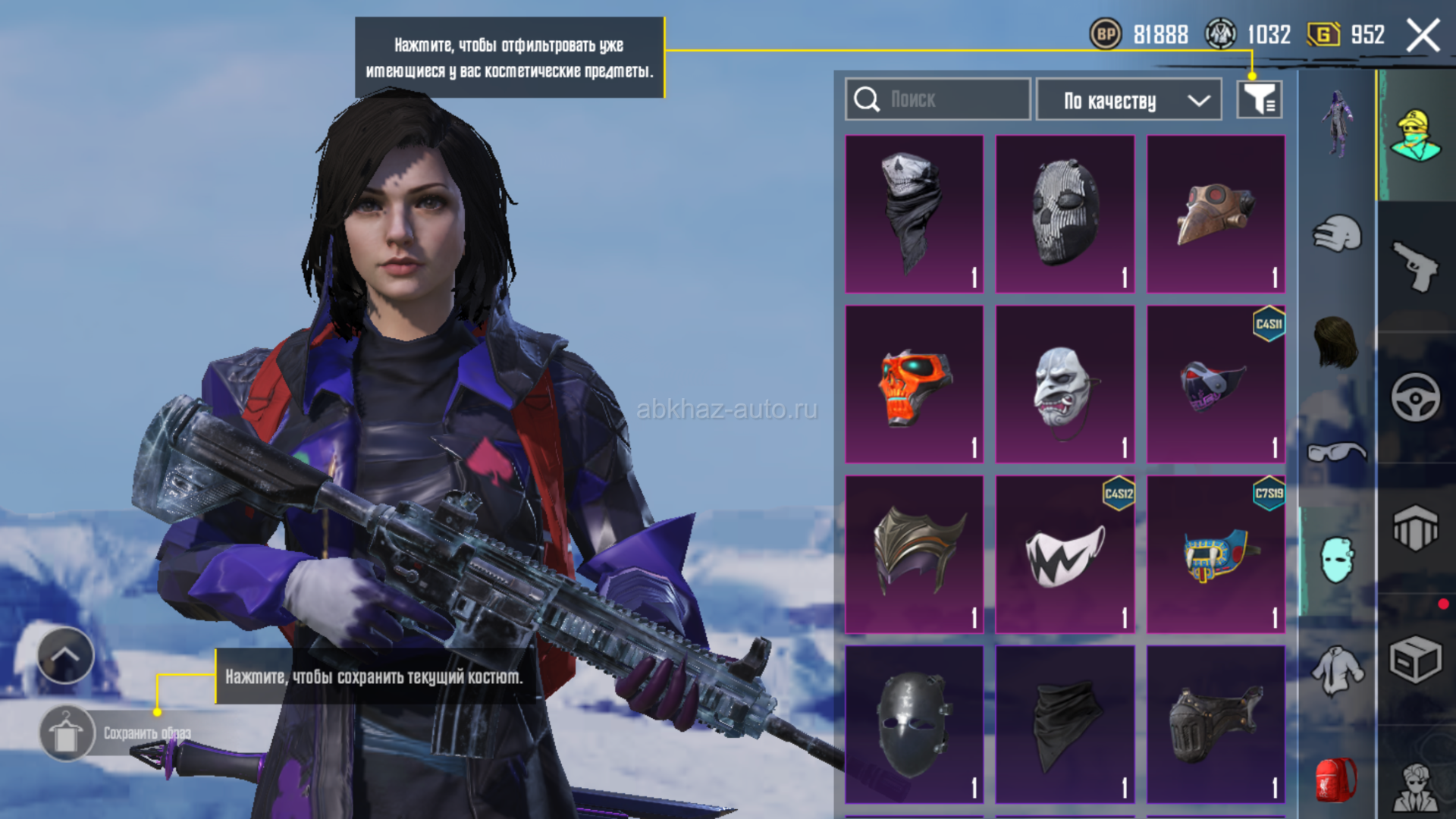Open the pistol weapon skins tab
Screen dimensions: 1456x819
click(1415, 265)
